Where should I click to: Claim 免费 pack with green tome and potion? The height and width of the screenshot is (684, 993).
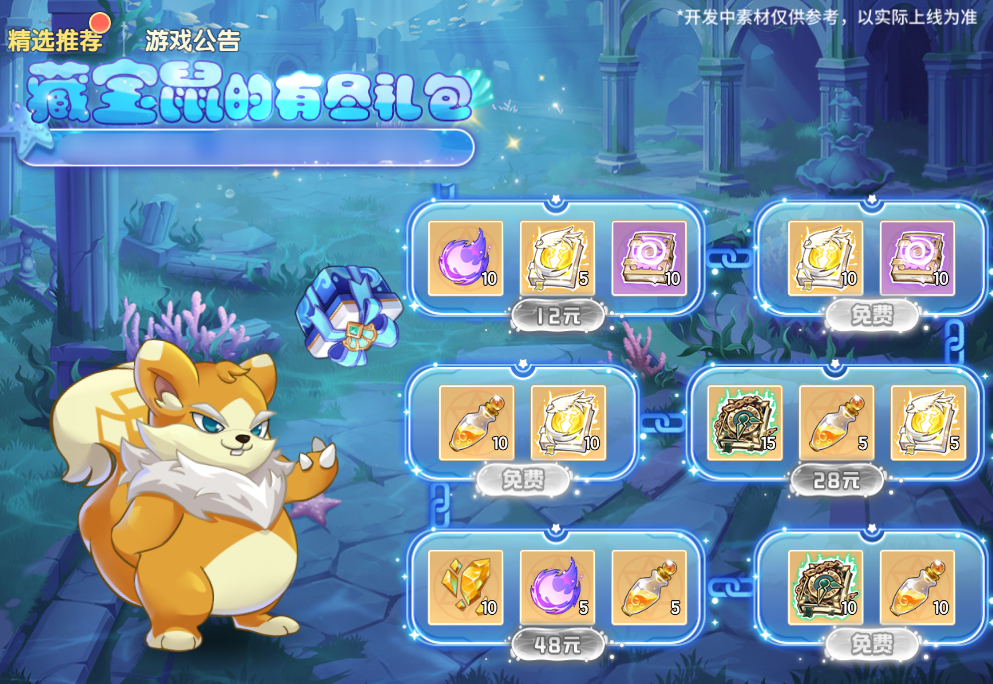pos(871,645)
